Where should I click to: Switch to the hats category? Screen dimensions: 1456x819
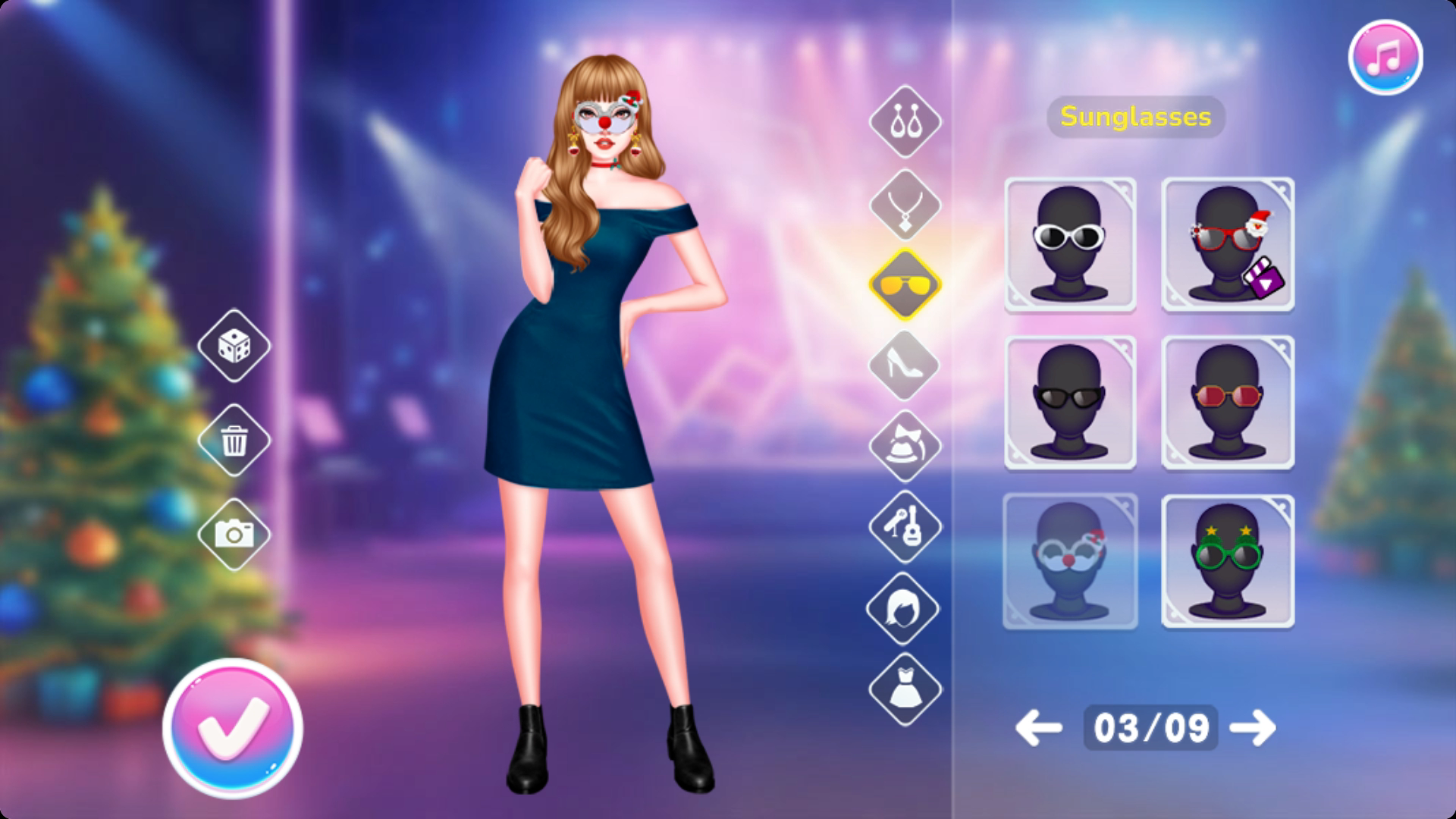[904, 446]
